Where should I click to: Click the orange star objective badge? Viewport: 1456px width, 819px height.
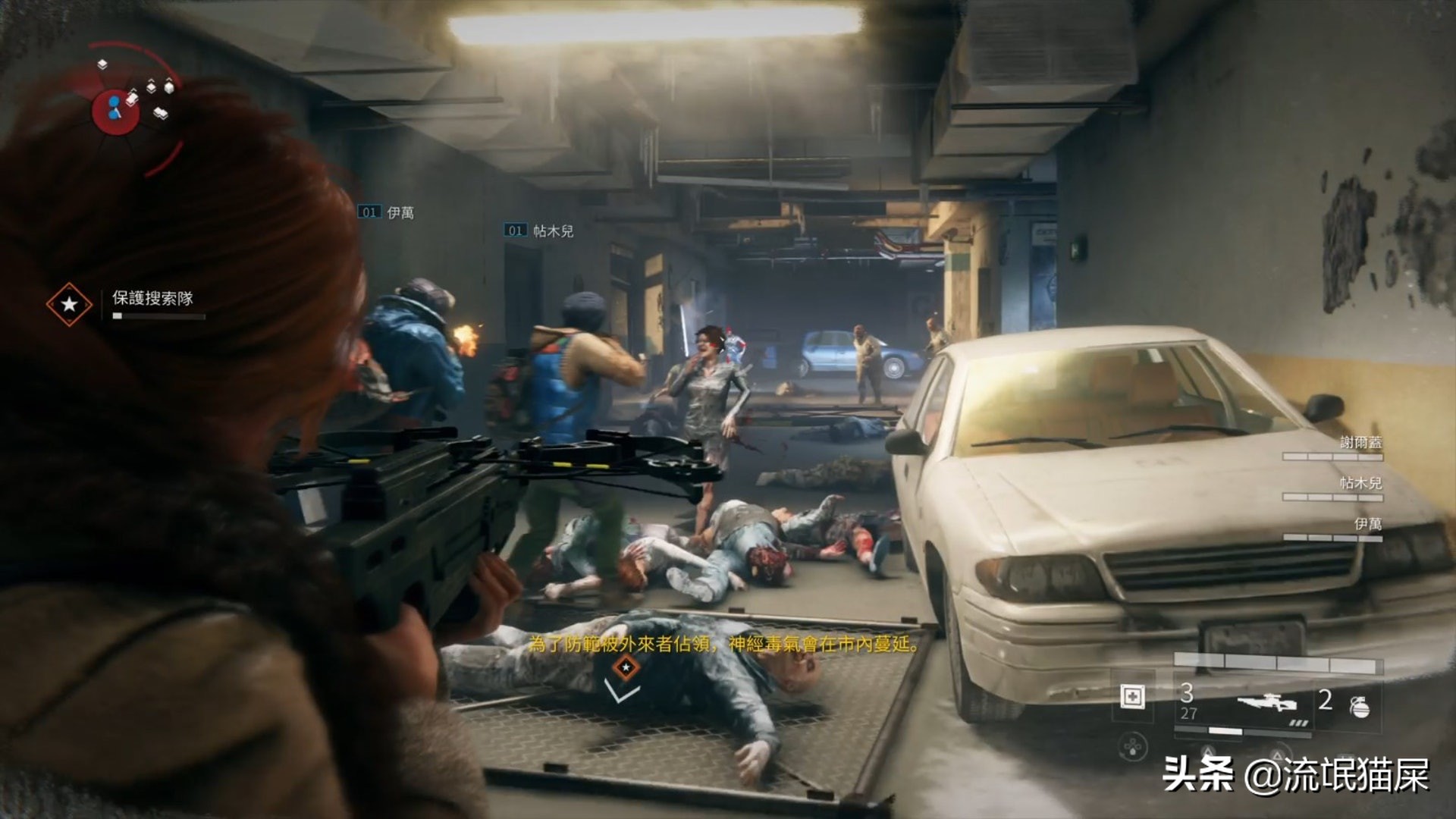click(69, 304)
